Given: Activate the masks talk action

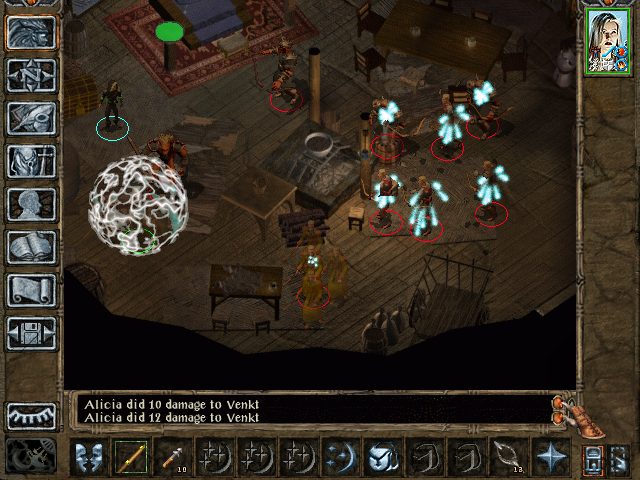Looking at the screenshot, I should coord(89,457).
